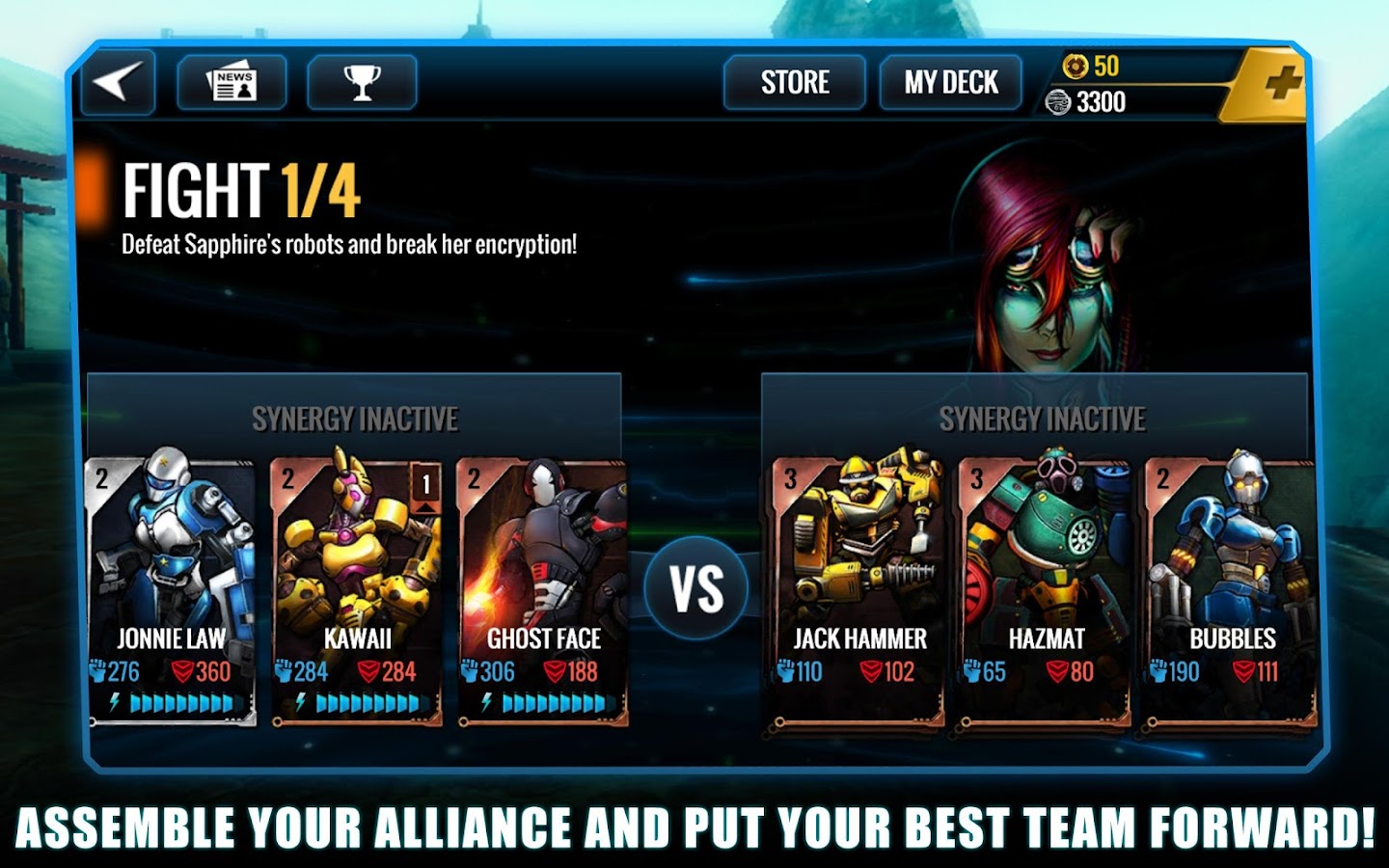Image resolution: width=1389 pixels, height=868 pixels.
Task: Click the silver credits currency icon
Action: pyautogui.click(x=1057, y=101)
